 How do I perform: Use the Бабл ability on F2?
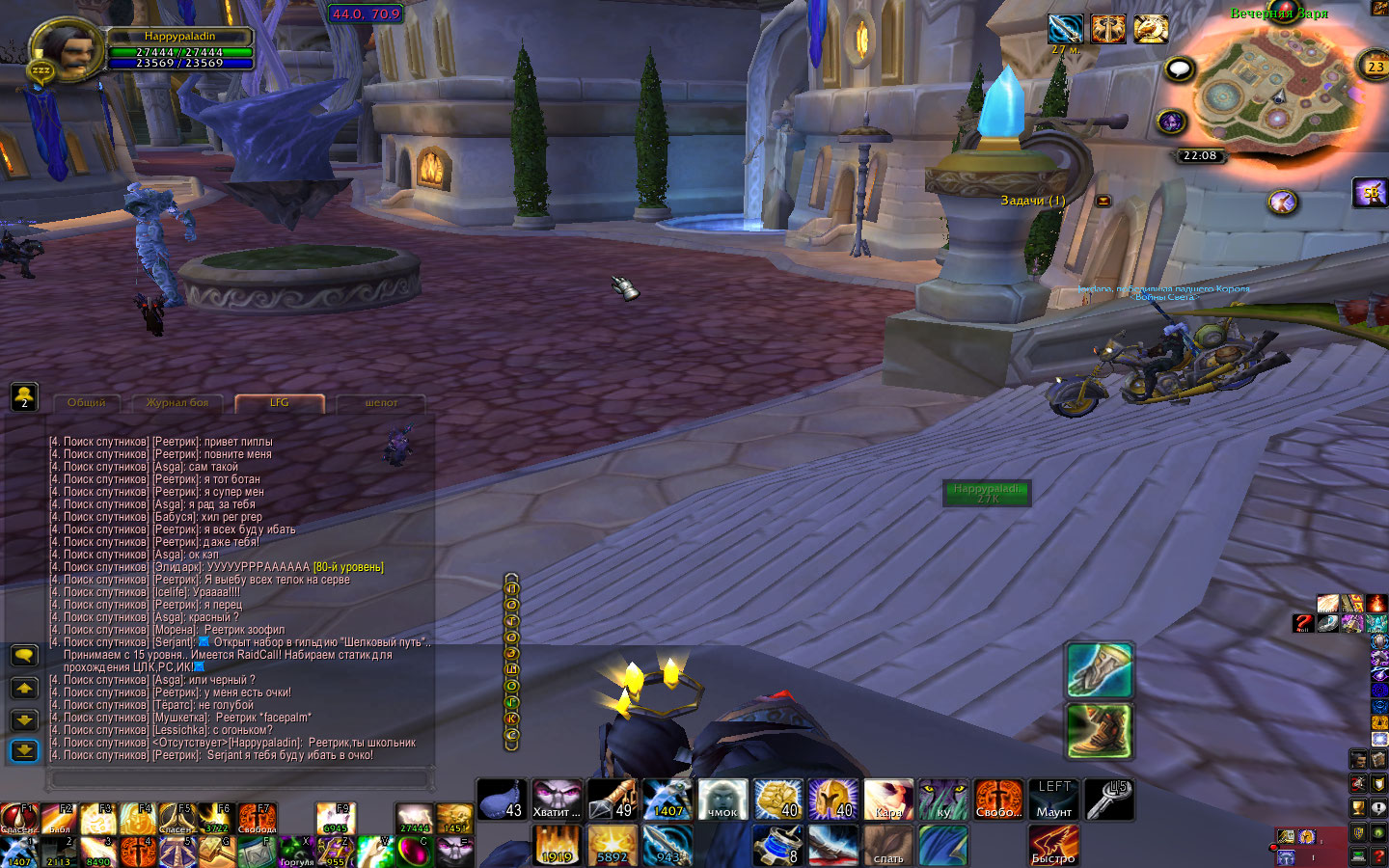coord(59,819)
